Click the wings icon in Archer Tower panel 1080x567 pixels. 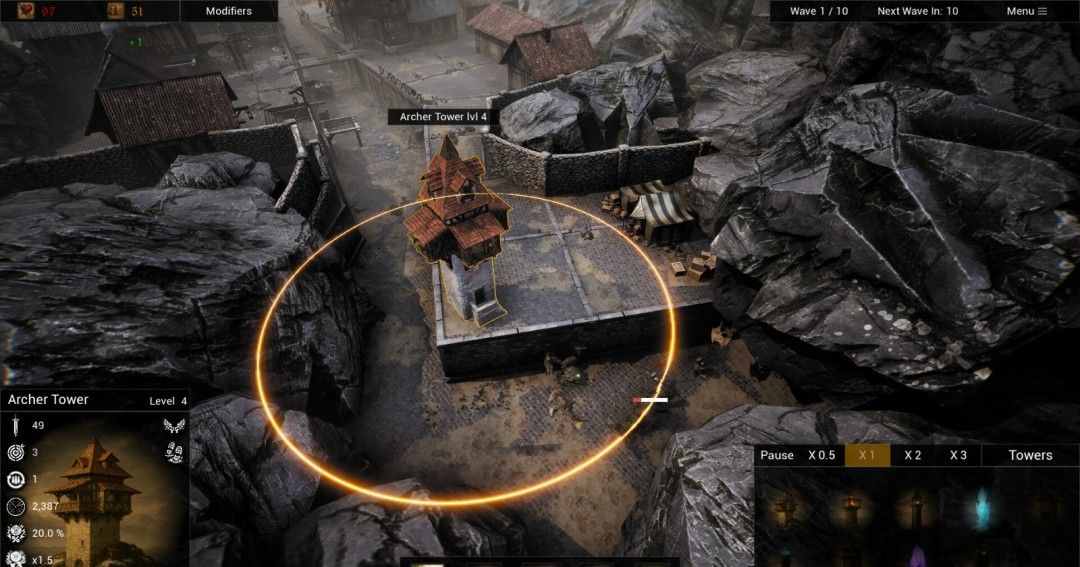(174, 427)
